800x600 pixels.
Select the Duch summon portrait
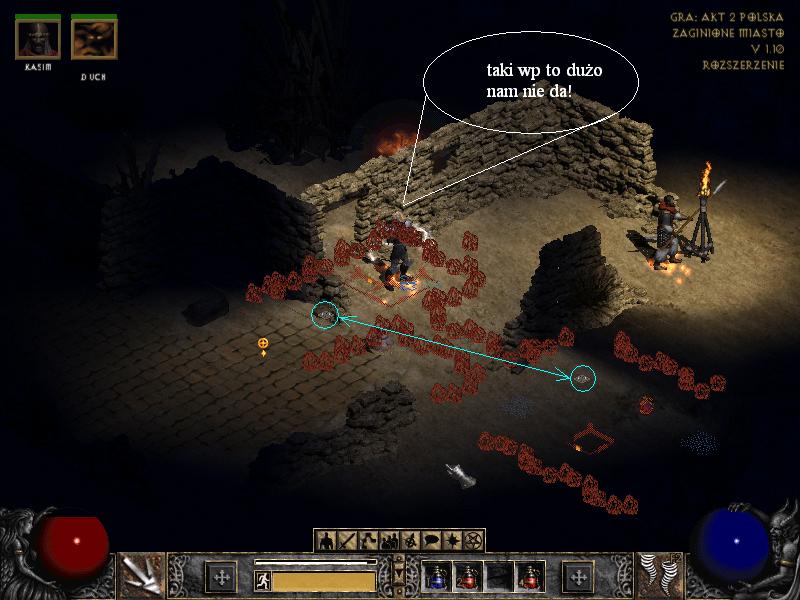click(x=94, y=39)
